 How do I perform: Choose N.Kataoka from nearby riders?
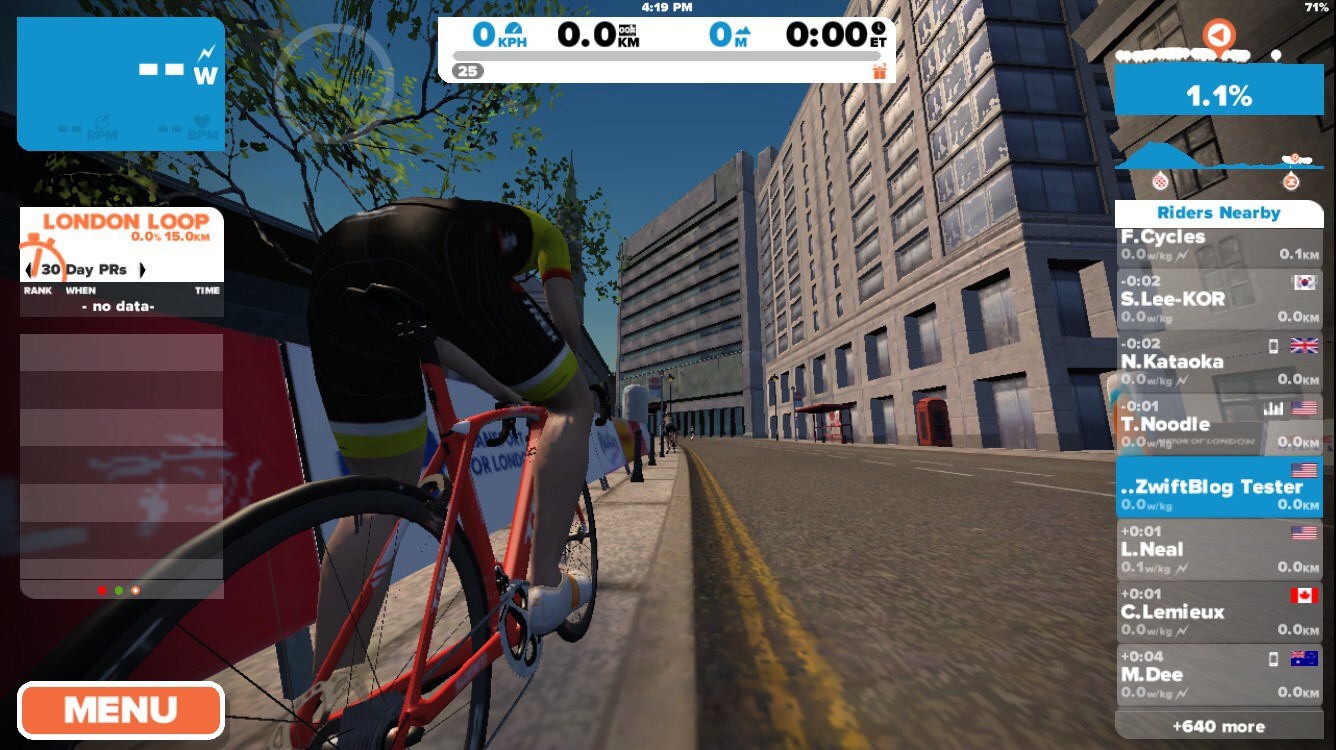coord(1218,362)
